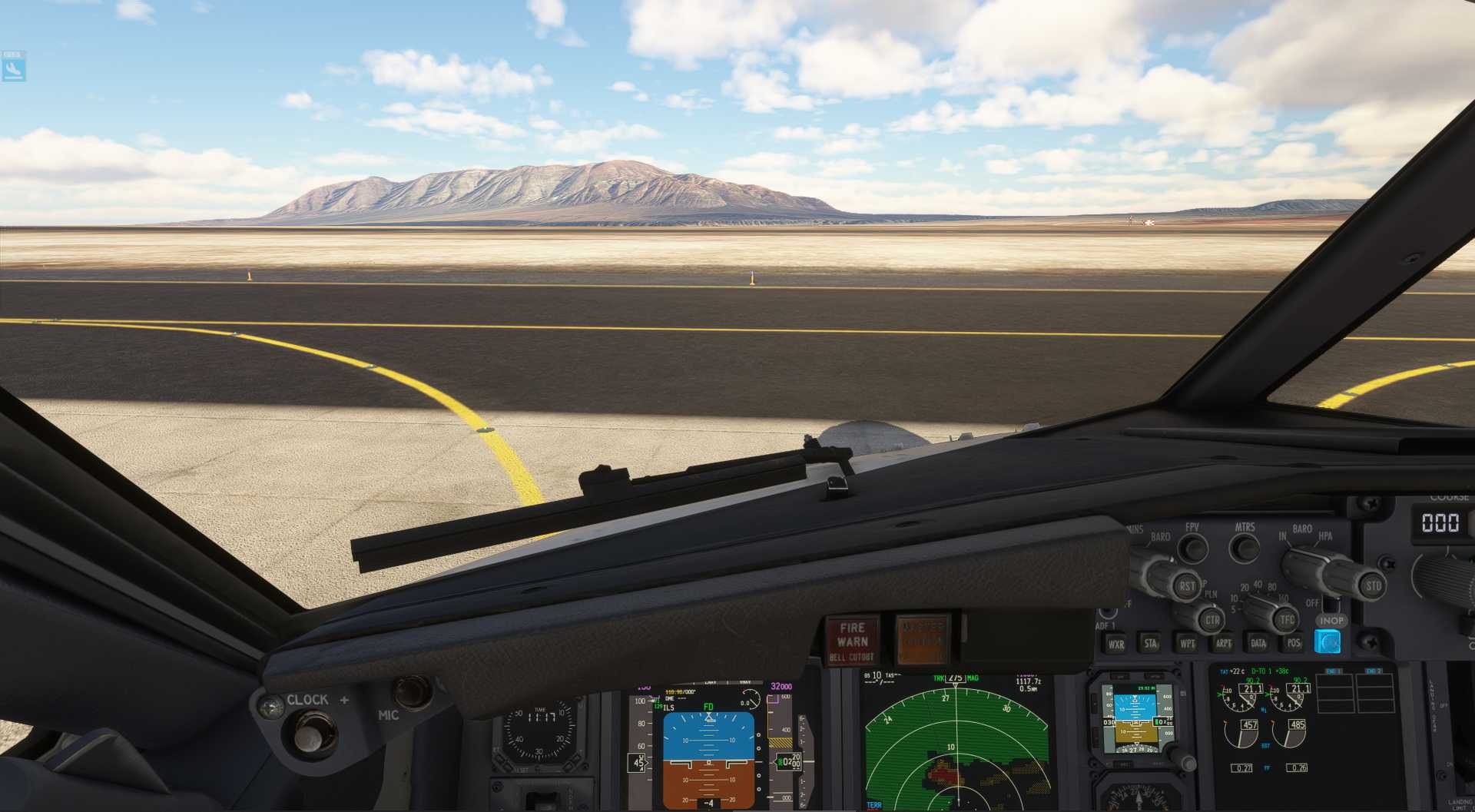1475x812 pixels.
Task: Toggle the STA stations map button
Action: pos(1150,643)
